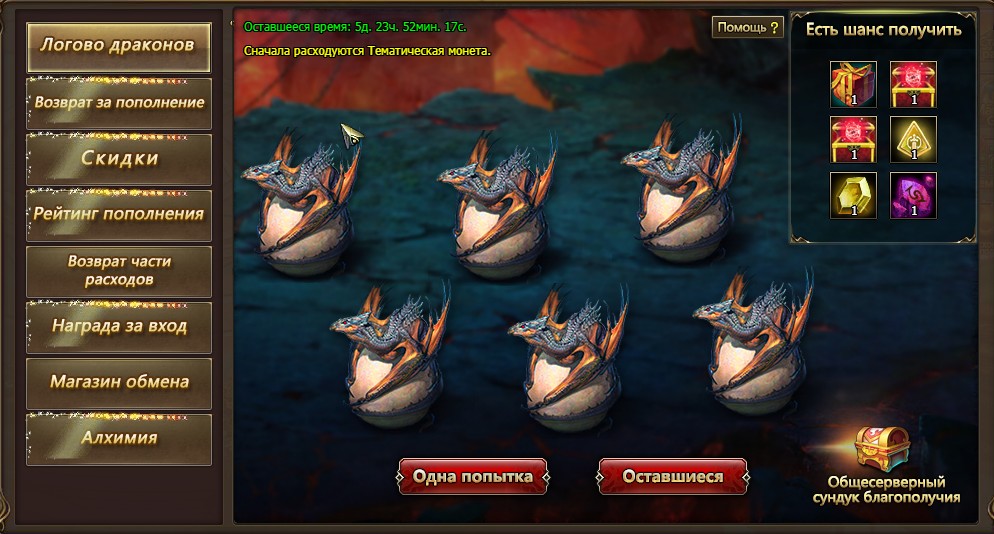Switch to Возврат за пополнение tab
Screen dimensions: 994x534
(119, 103)
